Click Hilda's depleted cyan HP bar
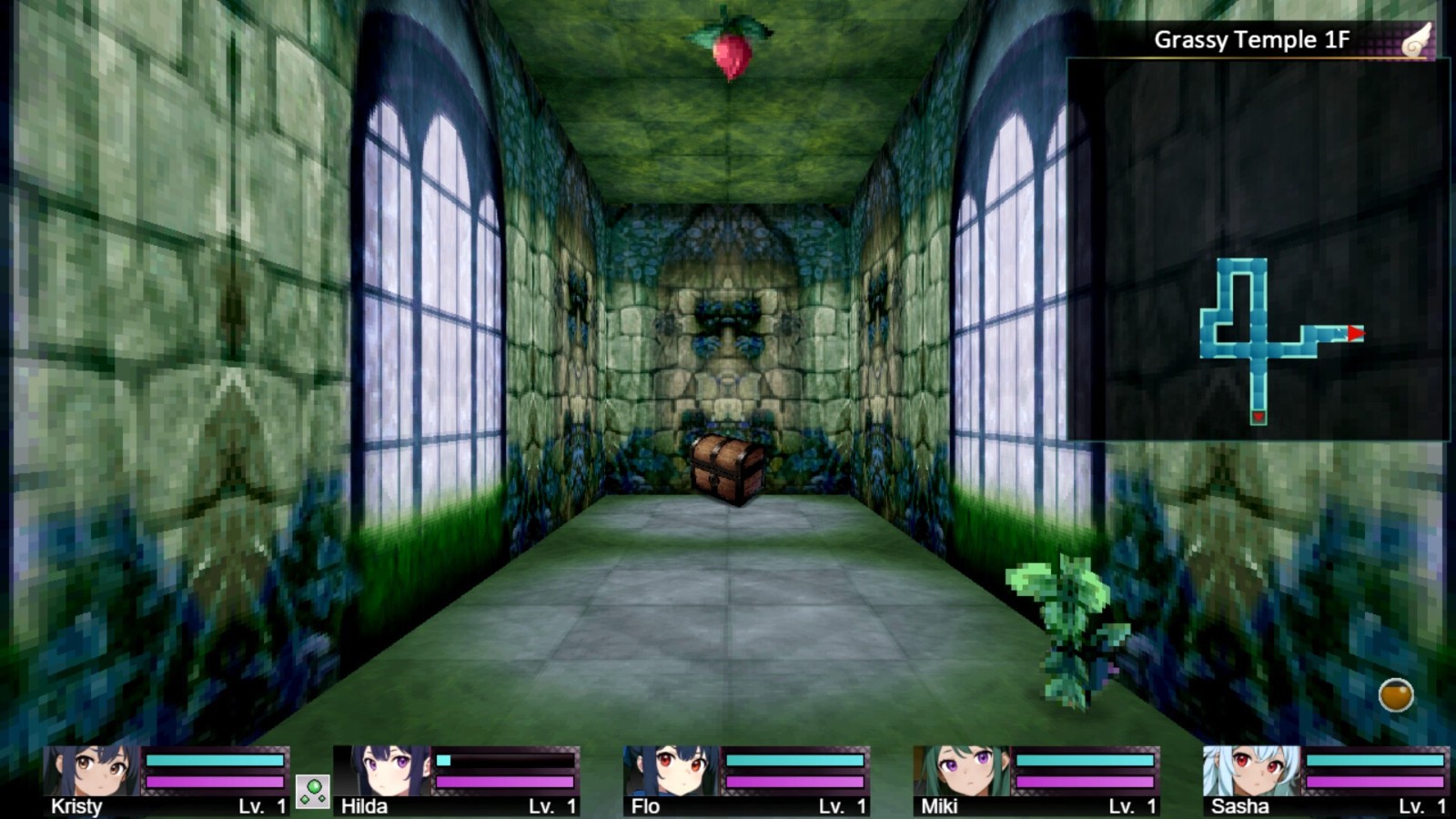 click(x=505, y=759)
